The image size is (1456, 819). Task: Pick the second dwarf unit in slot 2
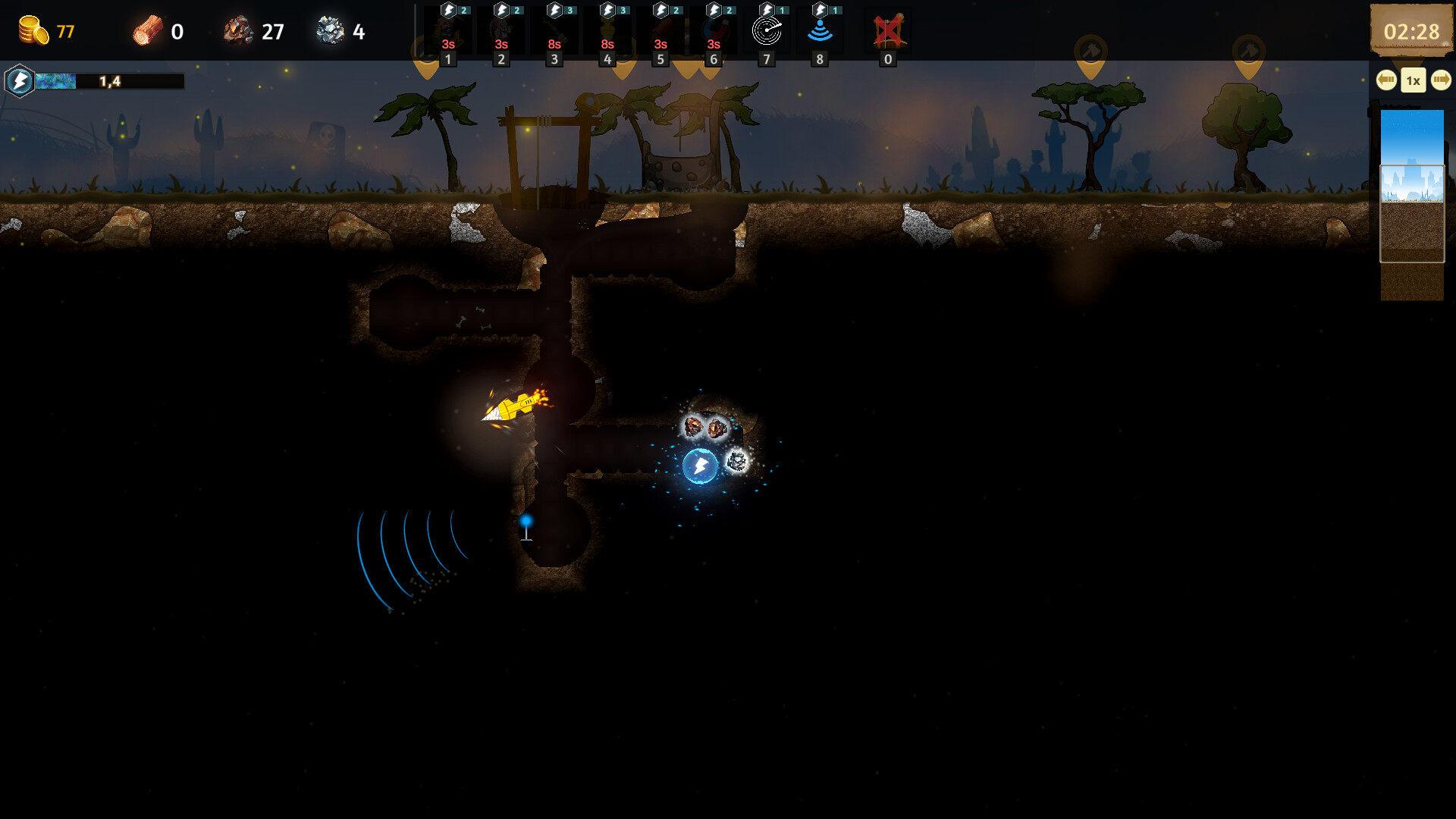click(x=500, y=31)
